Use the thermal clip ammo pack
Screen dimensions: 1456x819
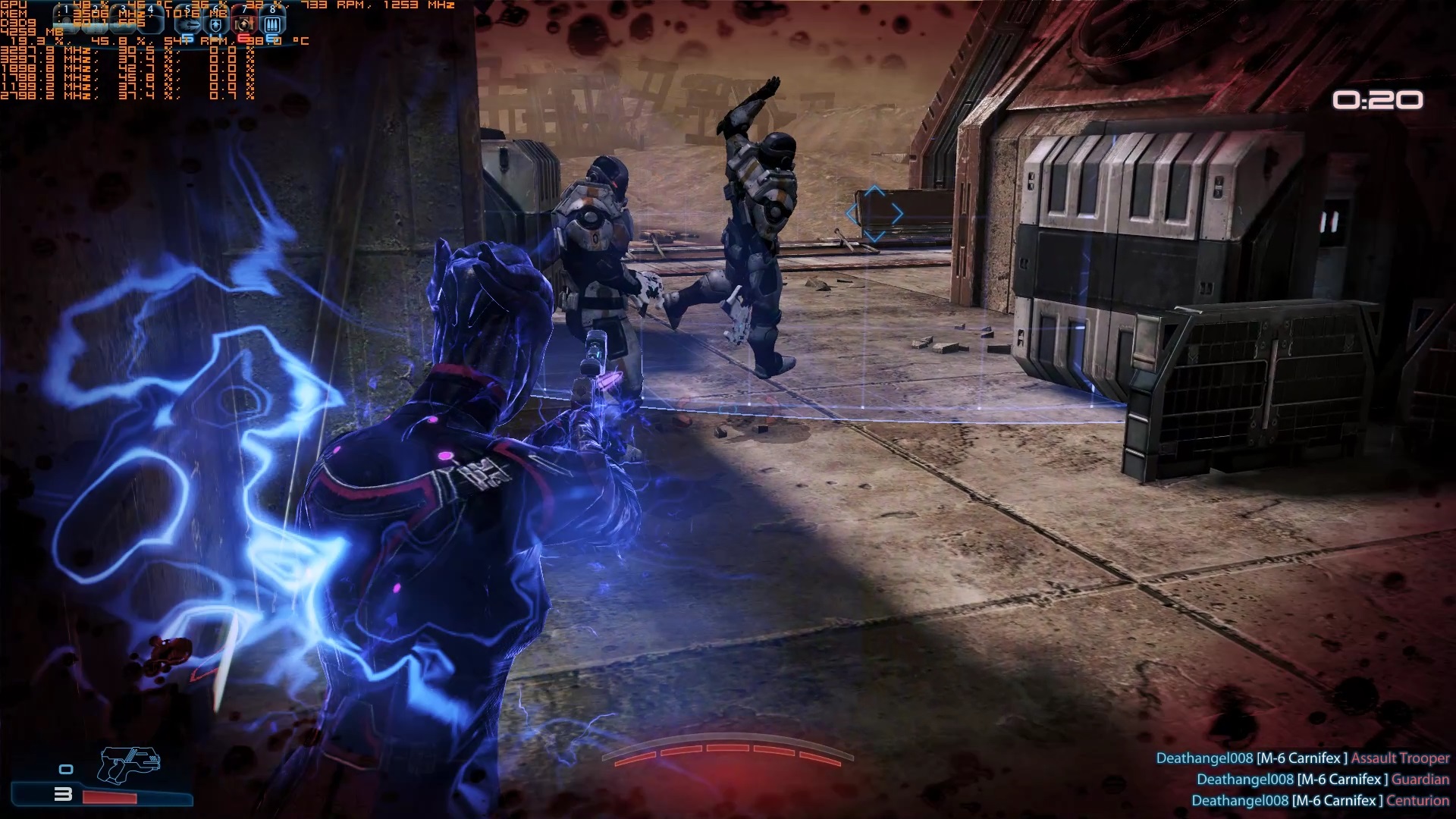pos(273,25)
